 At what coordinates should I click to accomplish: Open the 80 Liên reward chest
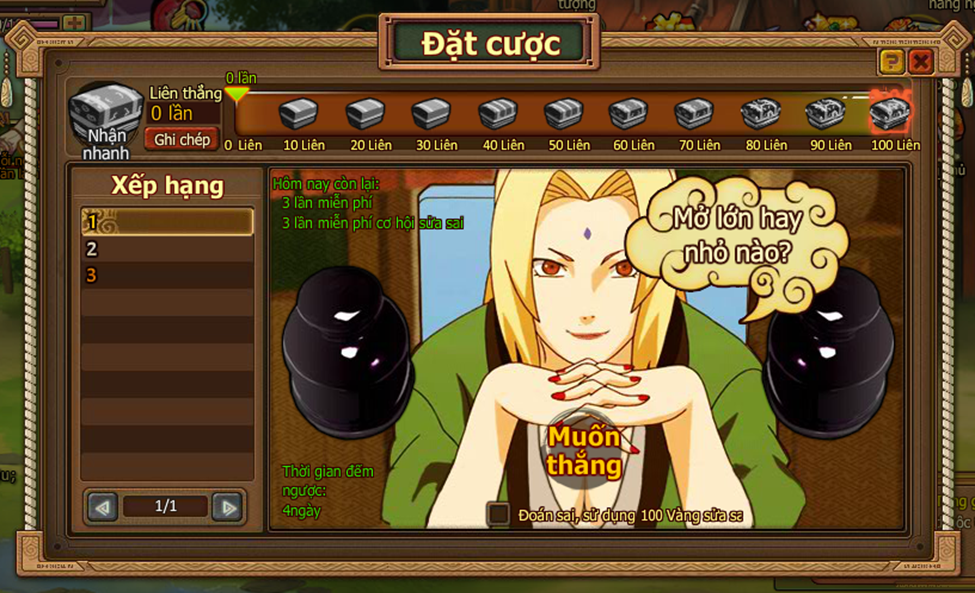tap(760, 114)
